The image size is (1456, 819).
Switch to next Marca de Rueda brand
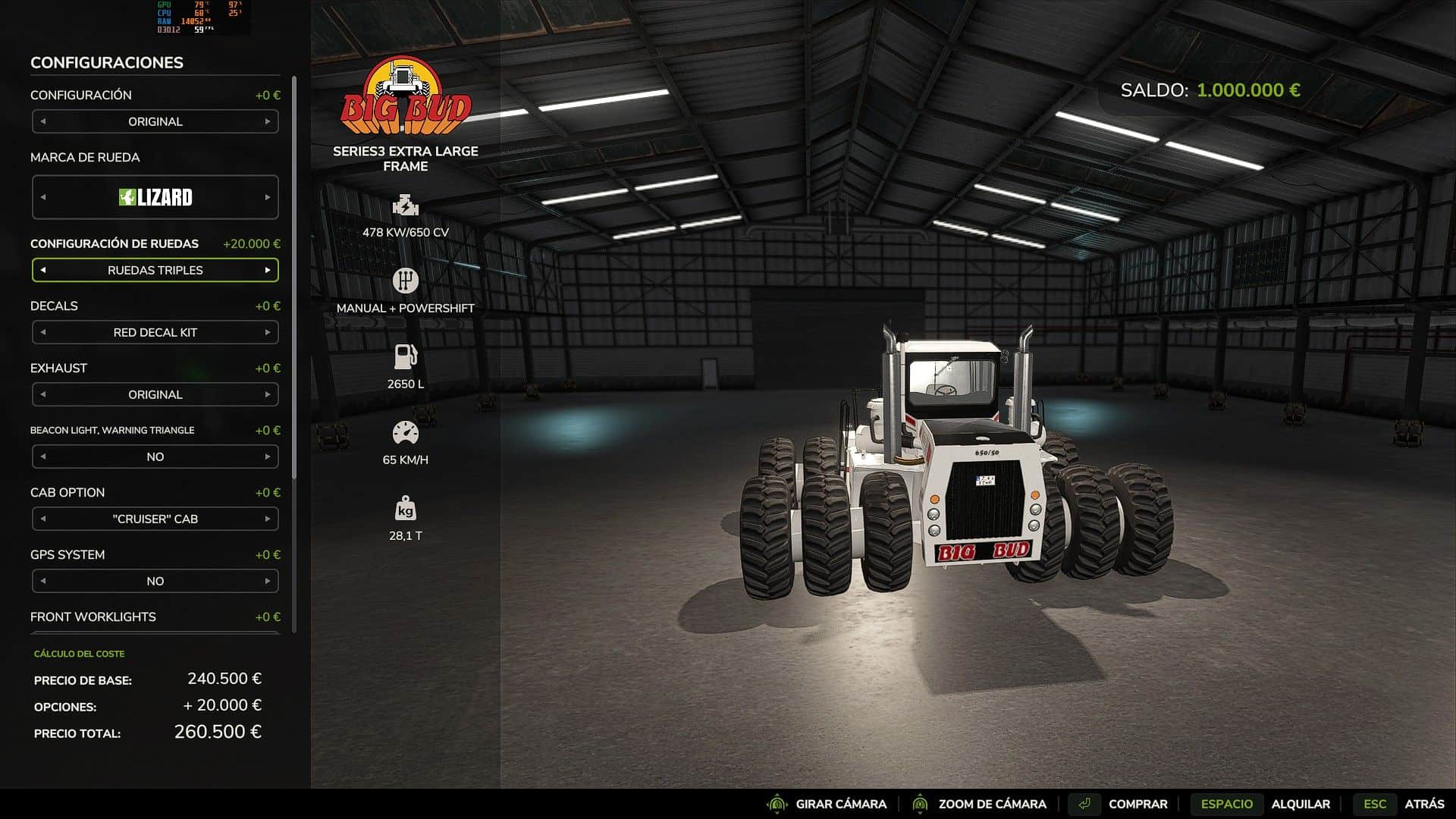pos(268,197)
